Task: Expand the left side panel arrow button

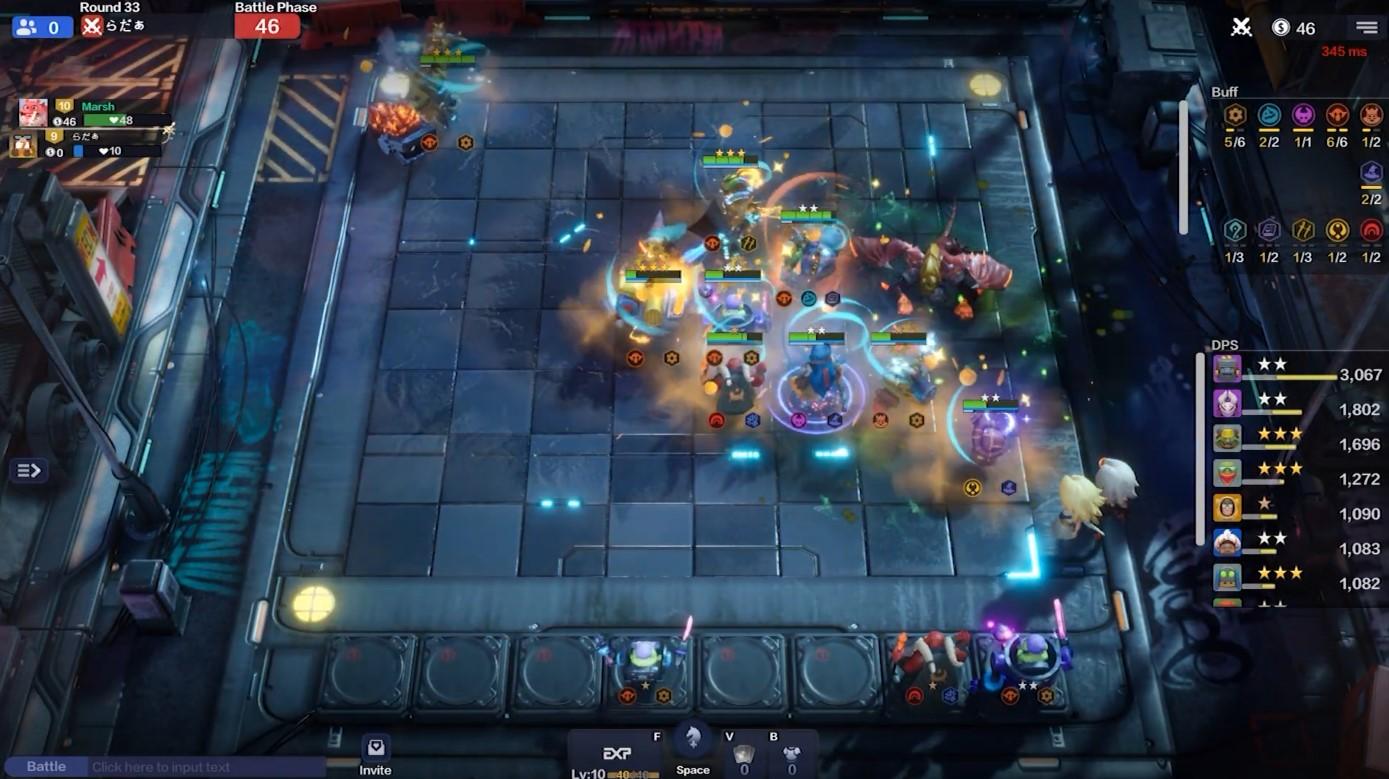Action: pos(28,470)
